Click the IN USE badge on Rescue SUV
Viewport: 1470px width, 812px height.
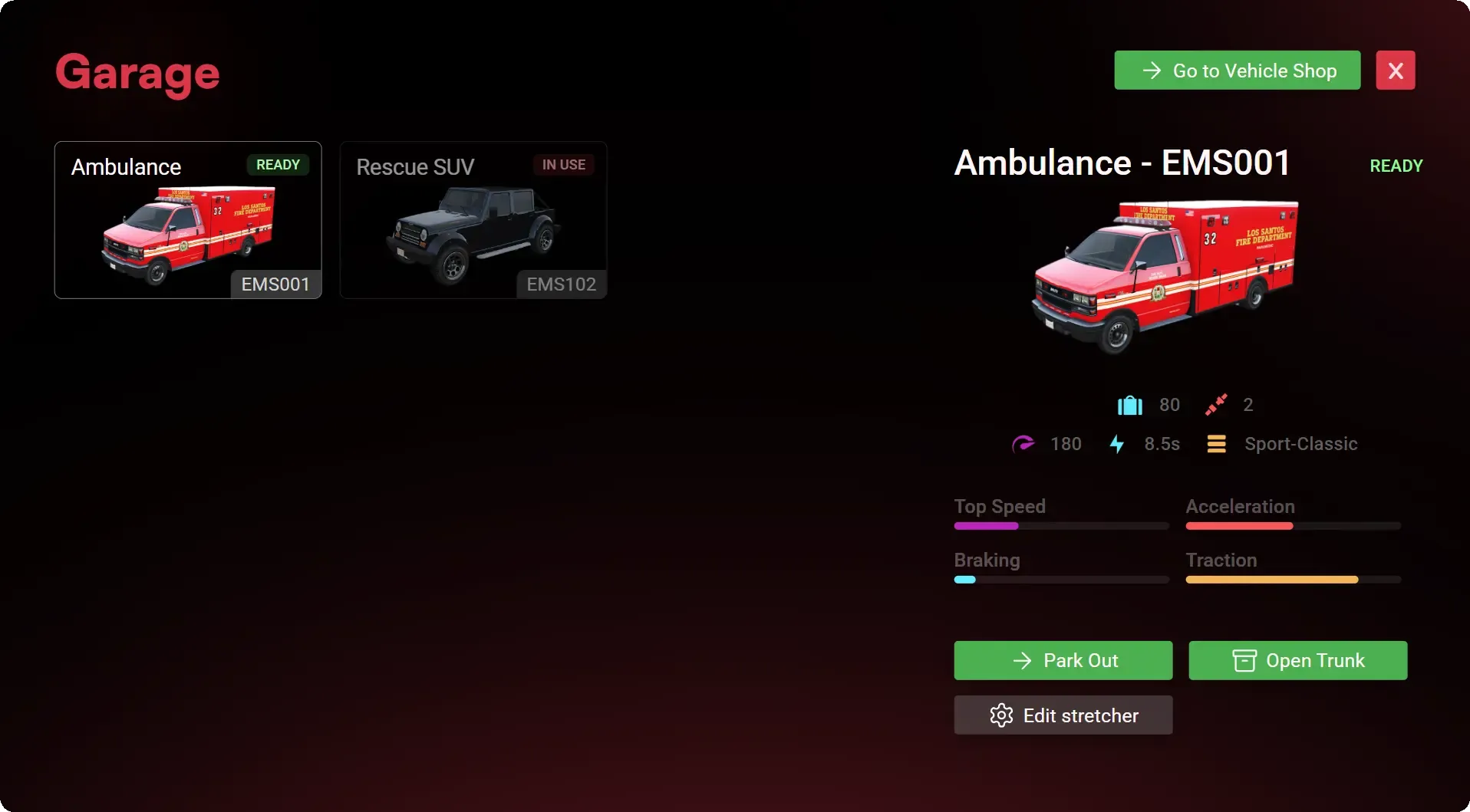coord(563,164)
